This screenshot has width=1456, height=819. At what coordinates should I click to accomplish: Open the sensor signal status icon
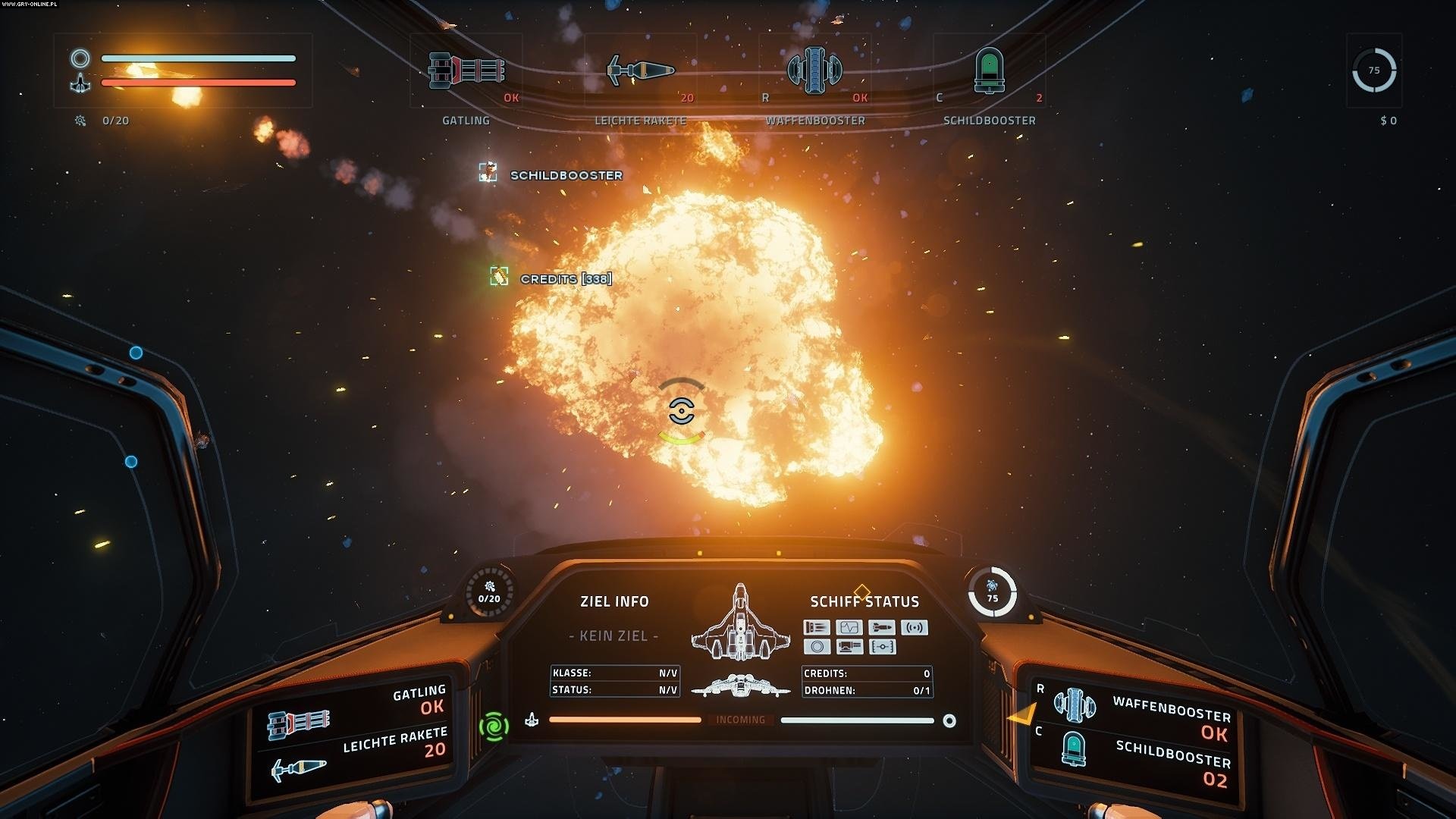click(x=915, y=627)
